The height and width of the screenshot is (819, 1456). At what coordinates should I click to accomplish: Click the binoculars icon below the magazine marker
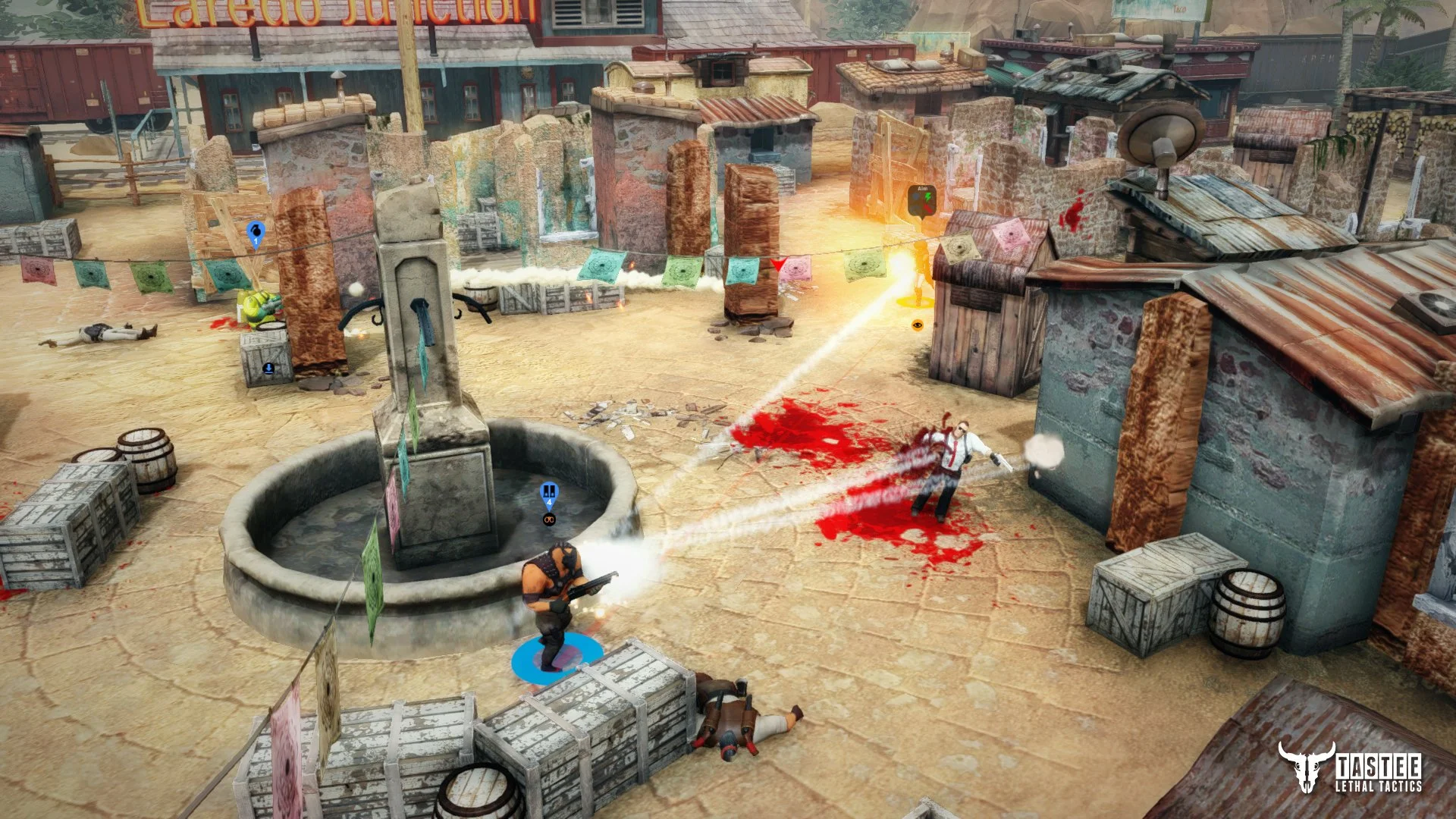549,519
